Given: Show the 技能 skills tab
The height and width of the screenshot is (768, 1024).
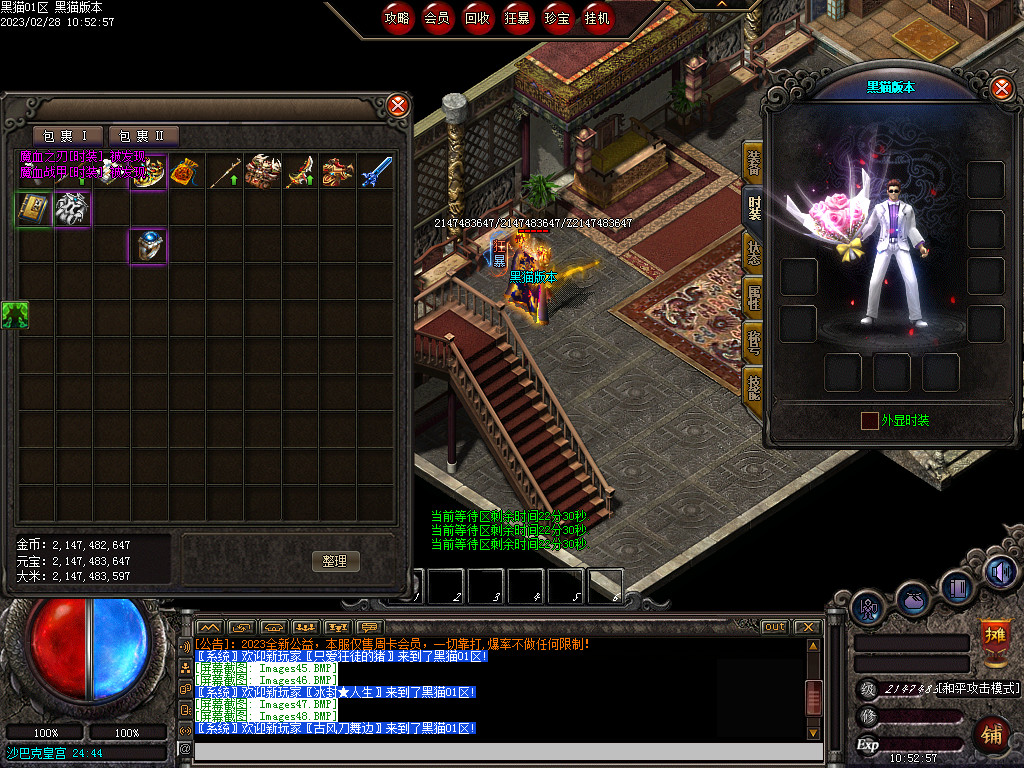Looking at the screenshot, I should coord(753,384).
